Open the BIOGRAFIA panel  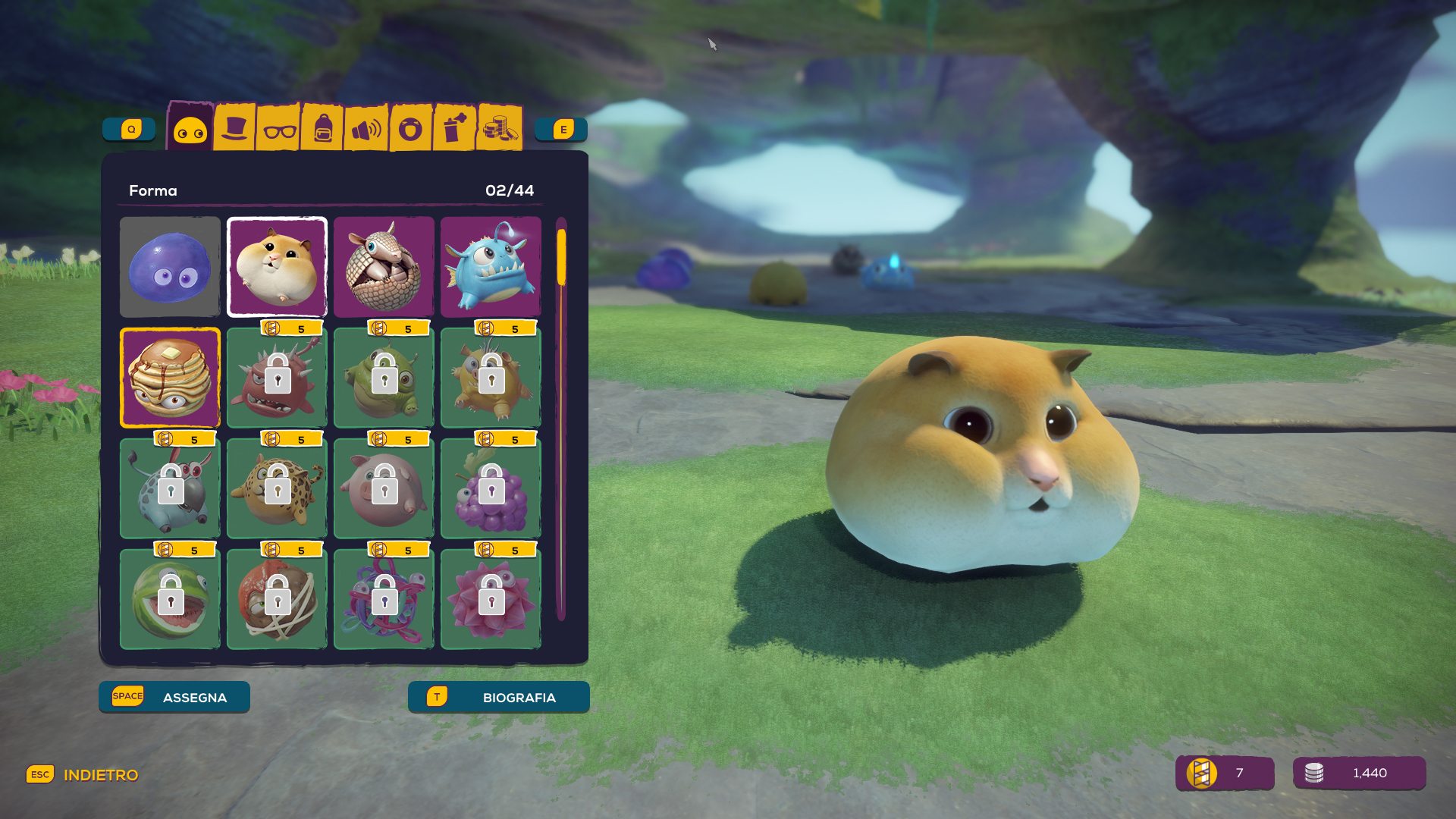tap(498, 697)
